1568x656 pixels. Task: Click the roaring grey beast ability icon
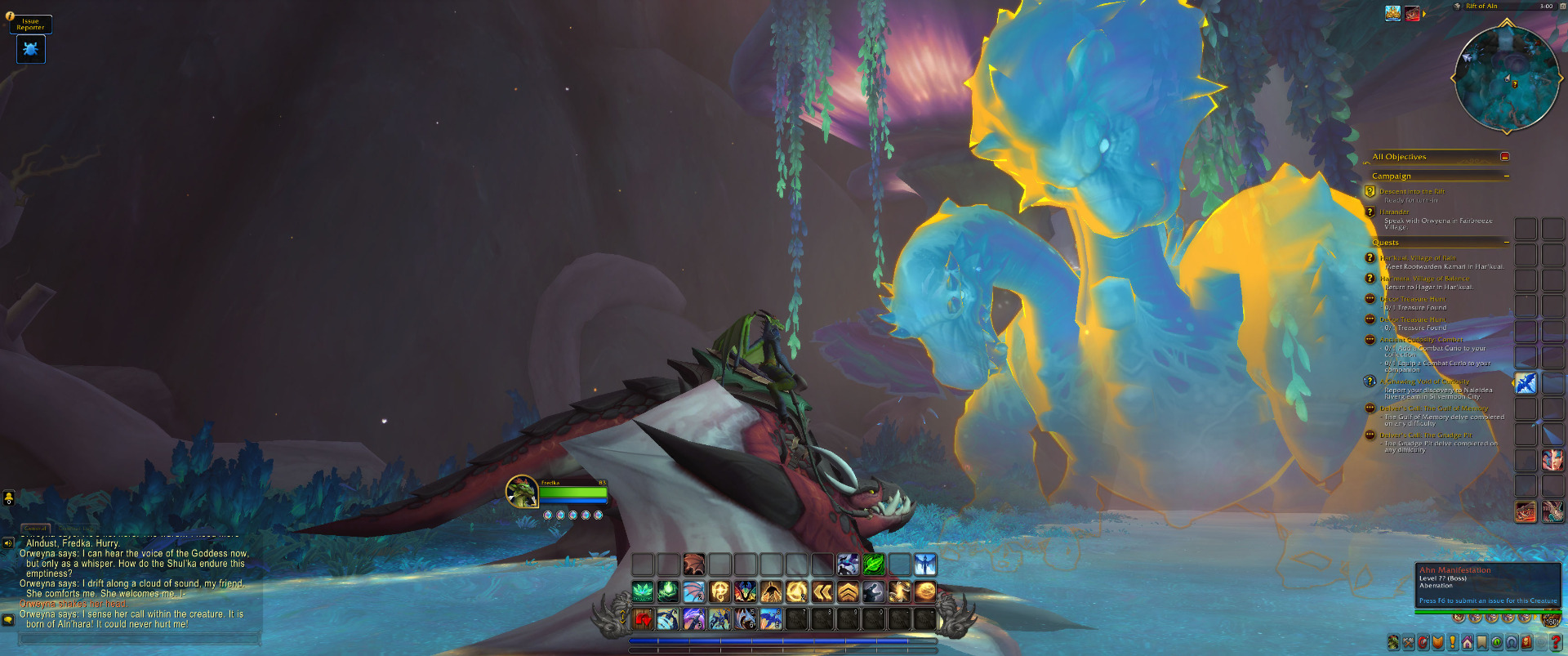[x=874, y=591]
